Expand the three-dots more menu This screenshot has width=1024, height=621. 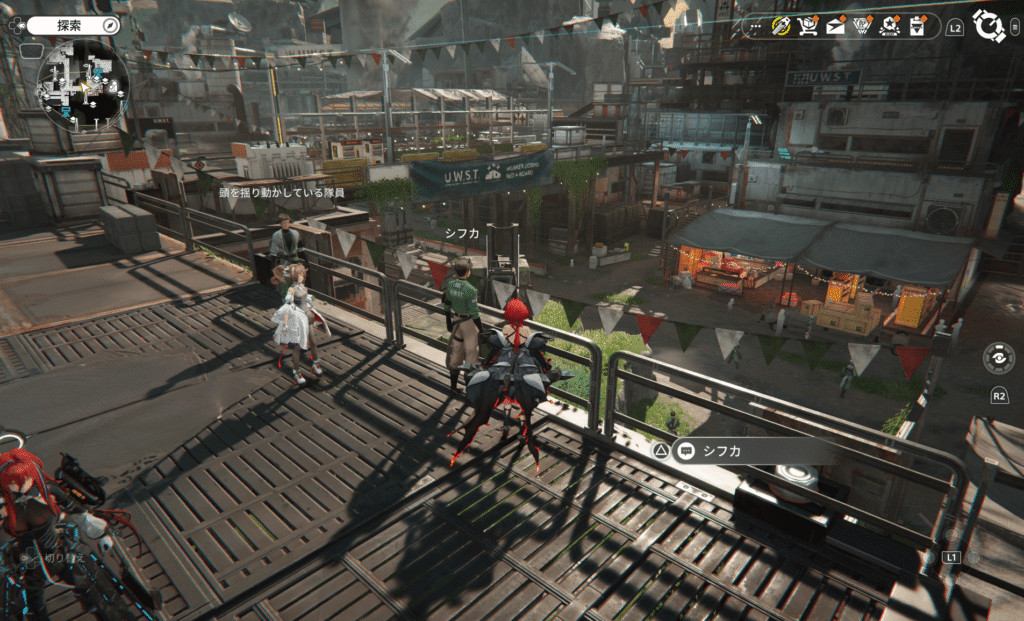tap(755, 26)
